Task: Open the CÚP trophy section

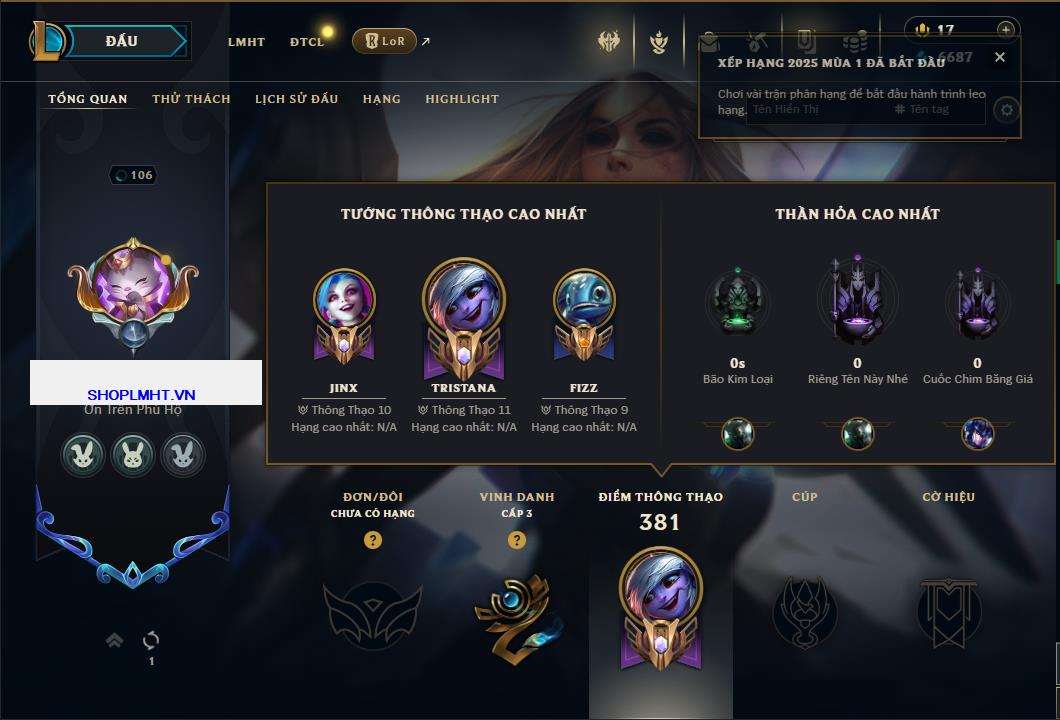Action: click(805, 610)
